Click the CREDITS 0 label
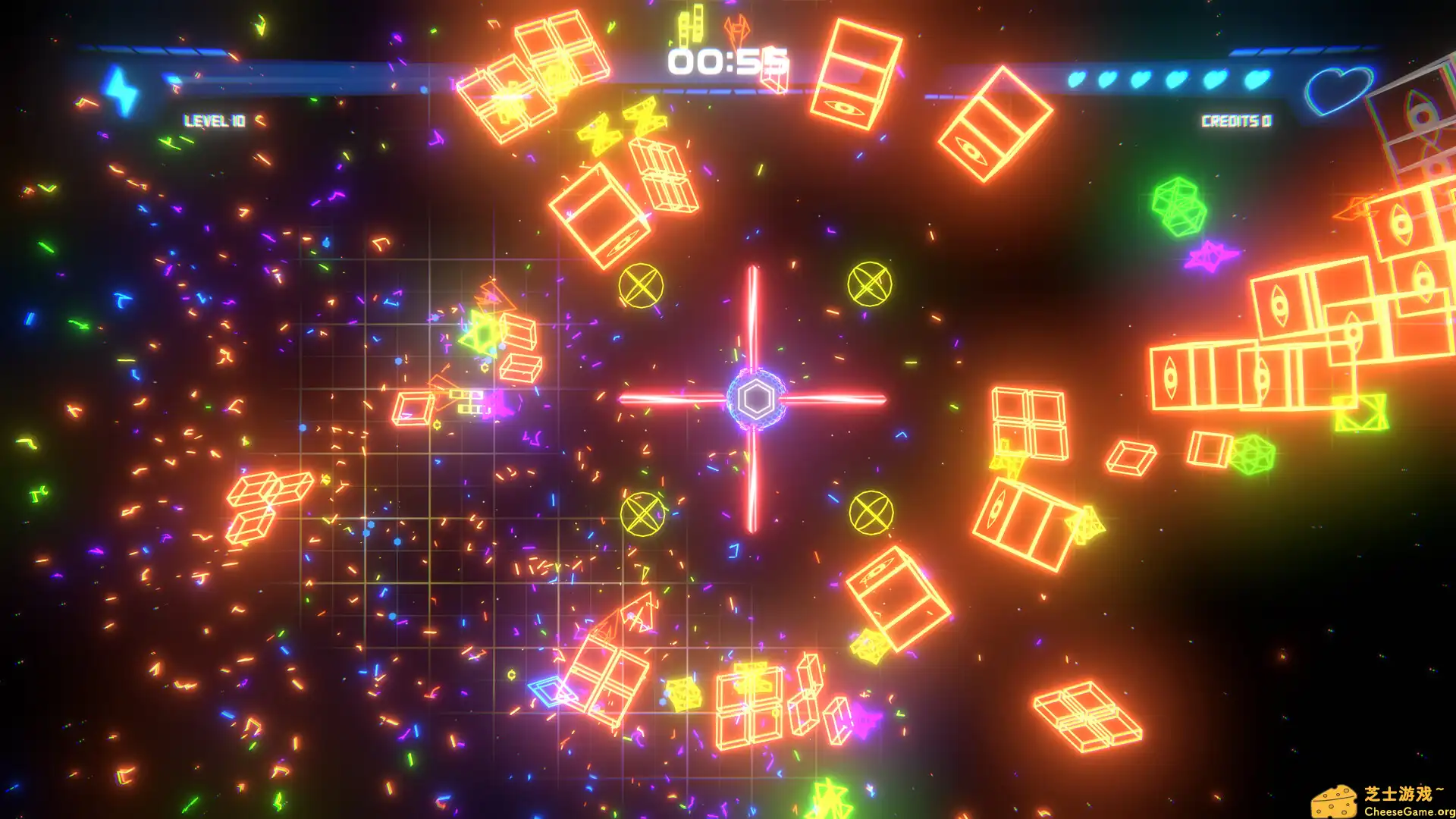This screenshot has width=1456, height=819. 1238,120
